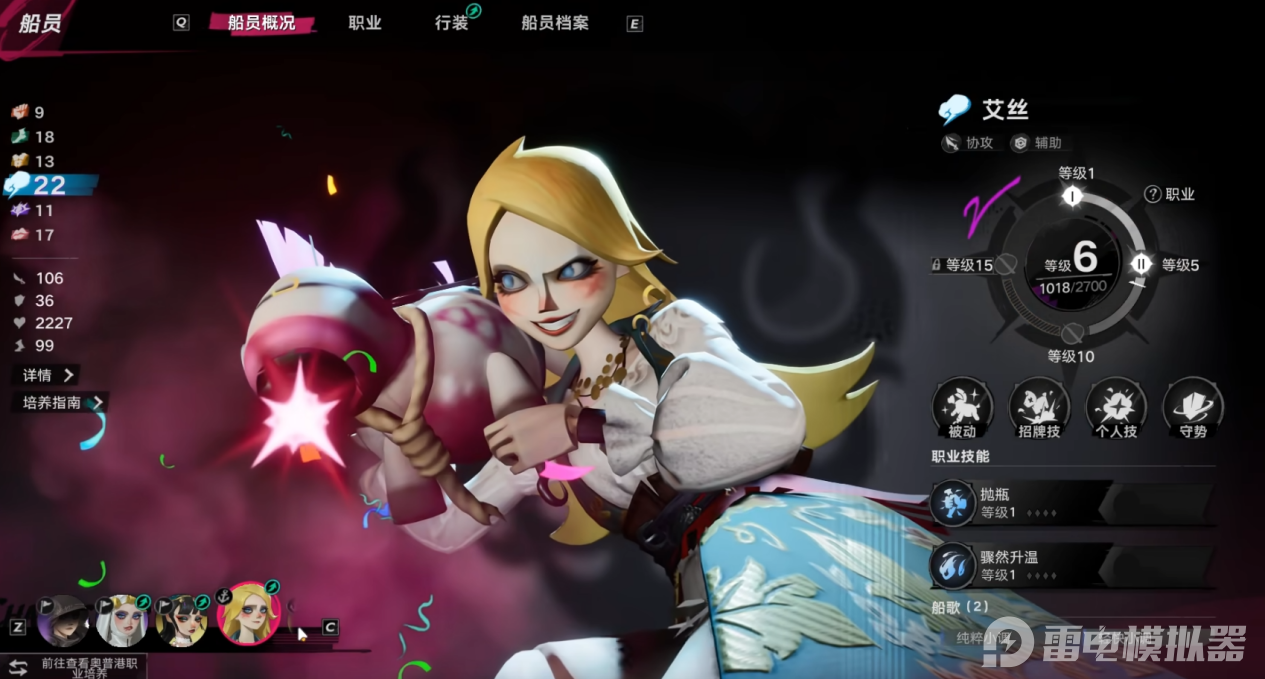Open the 职业 help question mark
The width and height of the screenshot is (1265, 679).
pyautogui.click(x=1152, y=194)
